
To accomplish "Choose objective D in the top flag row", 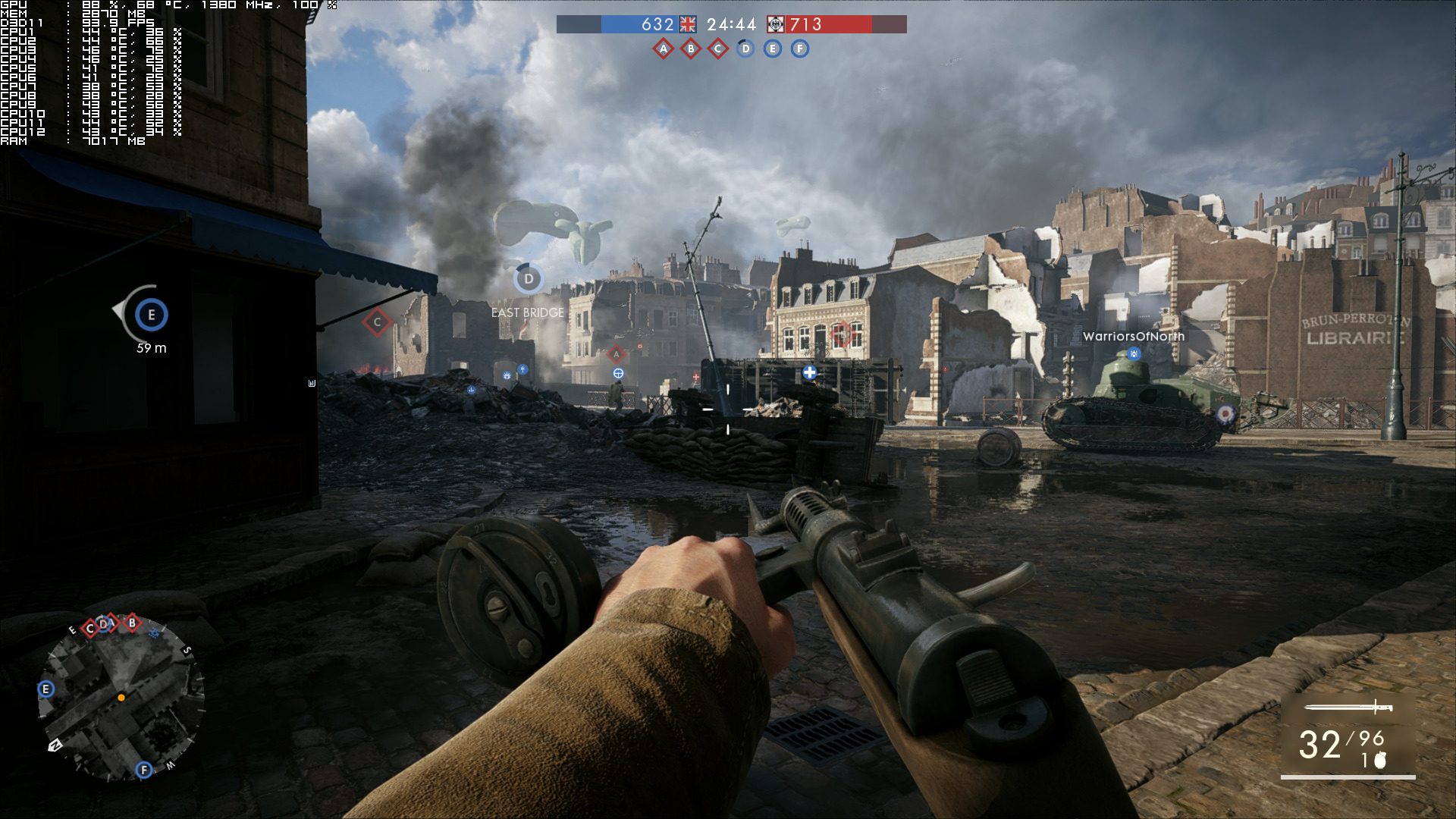I will coord(745,49).
